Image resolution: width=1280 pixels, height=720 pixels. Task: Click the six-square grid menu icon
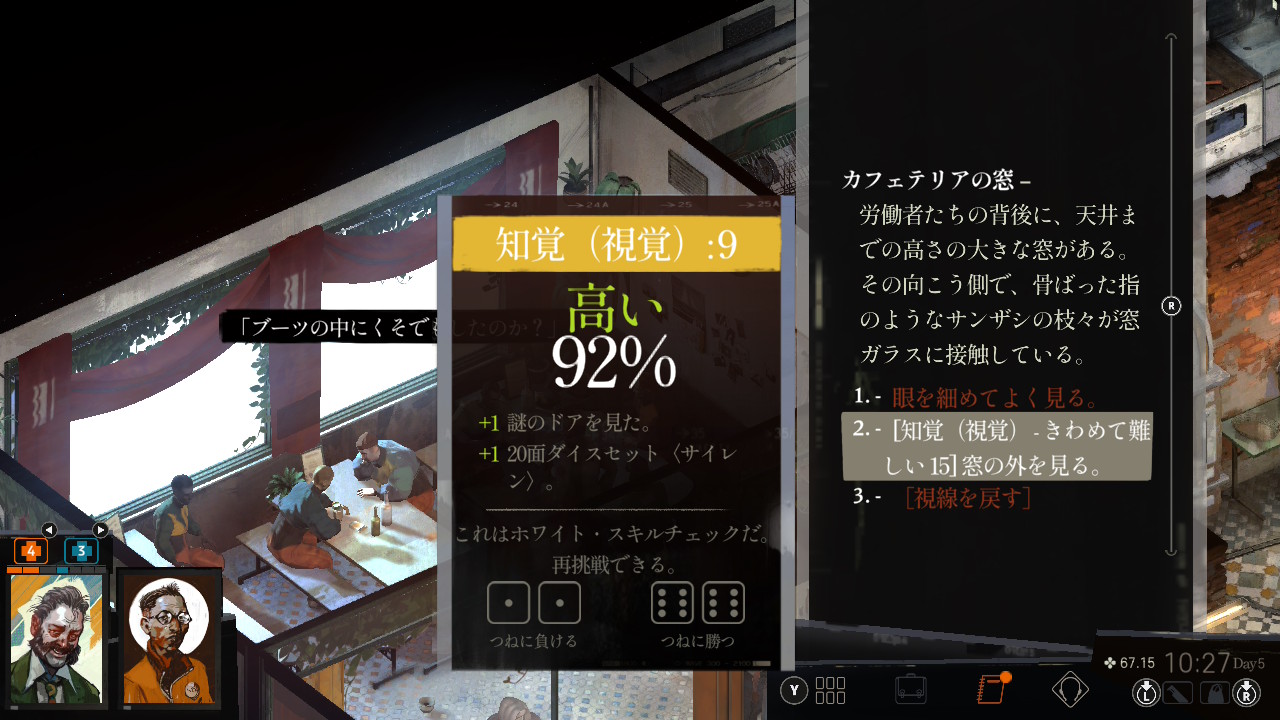point(830,690)
